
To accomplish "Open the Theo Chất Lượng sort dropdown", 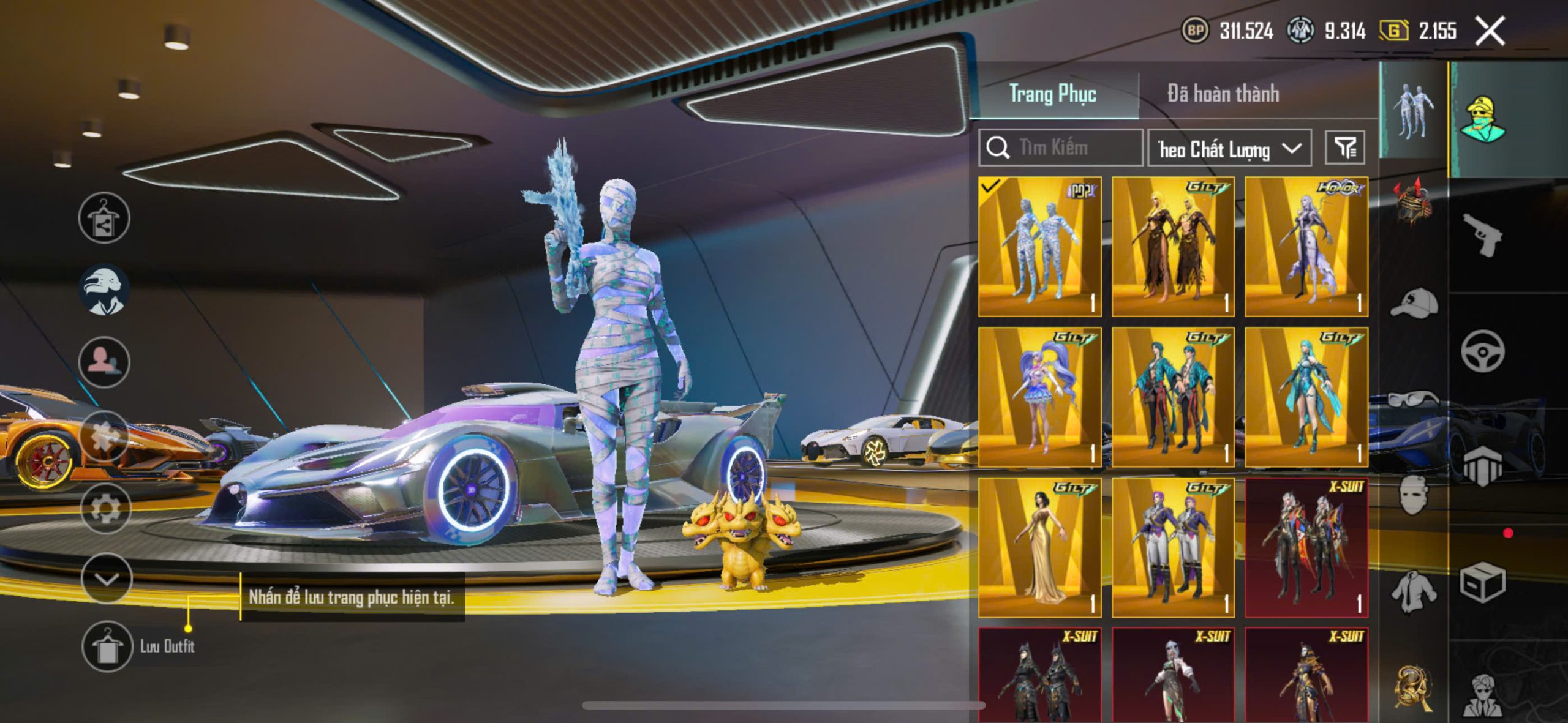I will click(1229, 148).
